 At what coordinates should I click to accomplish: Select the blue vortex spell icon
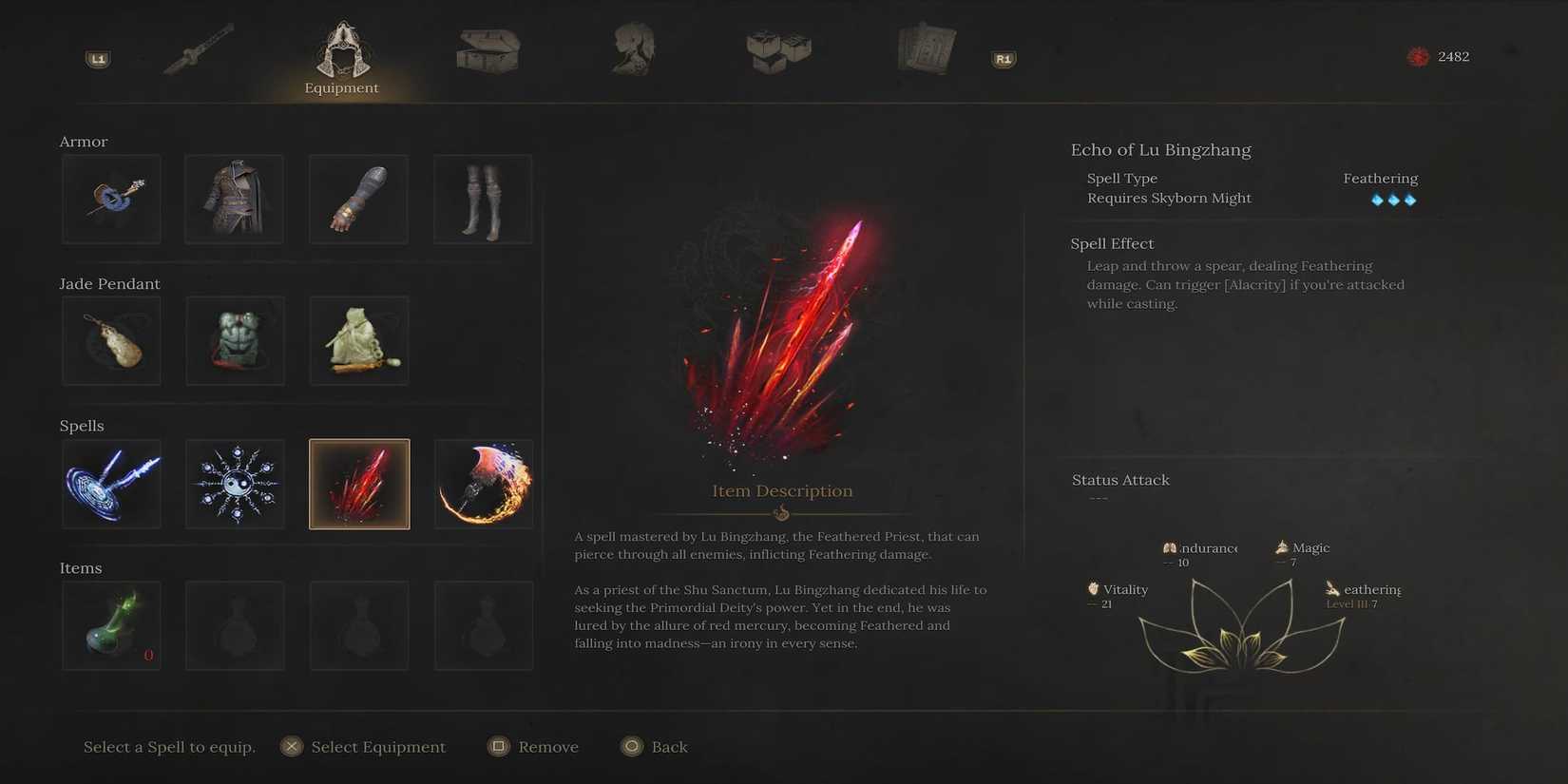click(111, 483)
